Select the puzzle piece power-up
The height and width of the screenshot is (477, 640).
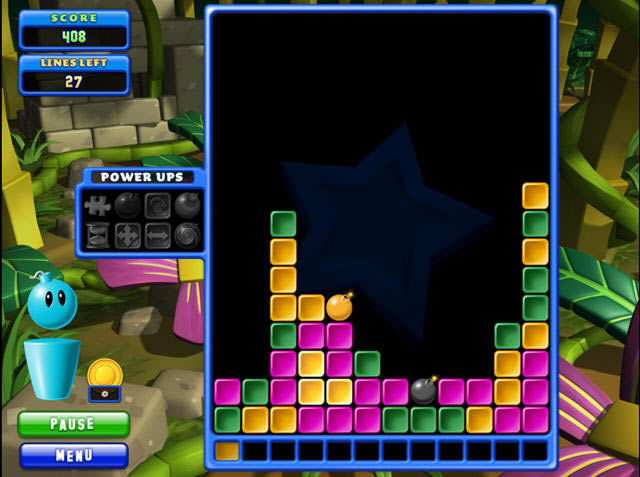[98, 206]
